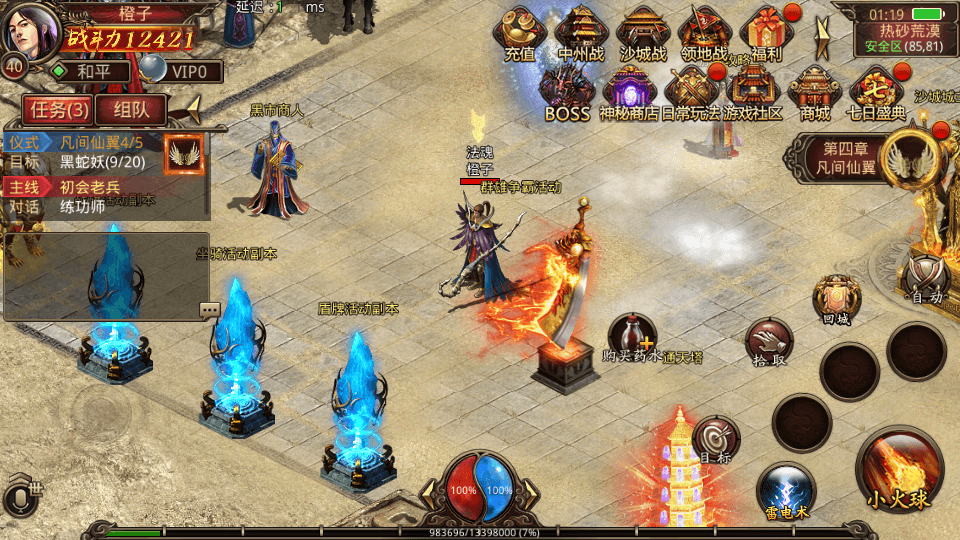Open the 福利 gift rewards
This screenshot has height=540, width=960.
[768, 33]
